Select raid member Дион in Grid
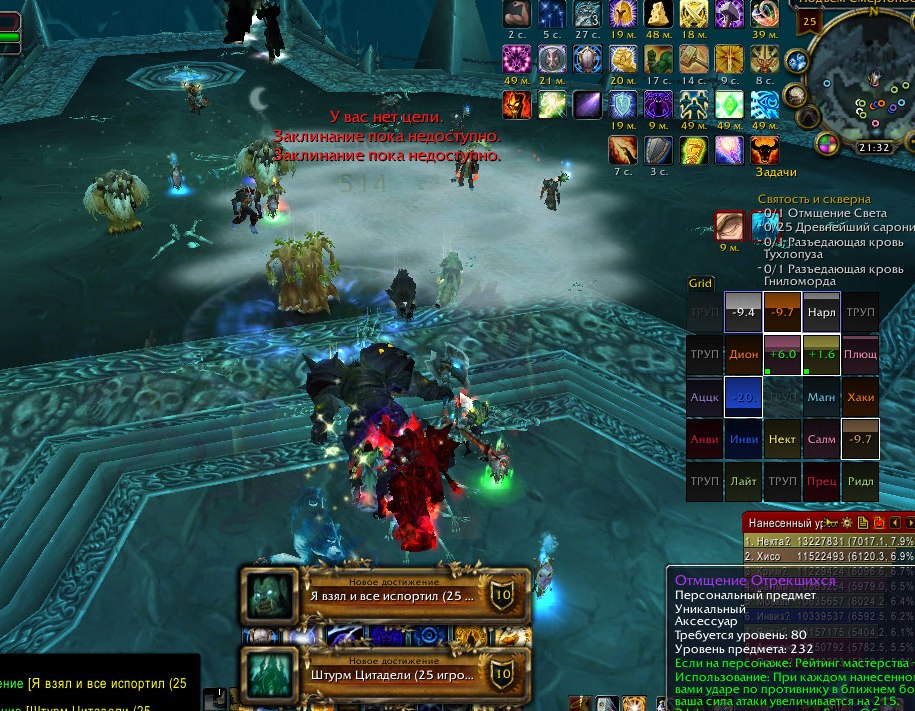 (x=743, y=354)
